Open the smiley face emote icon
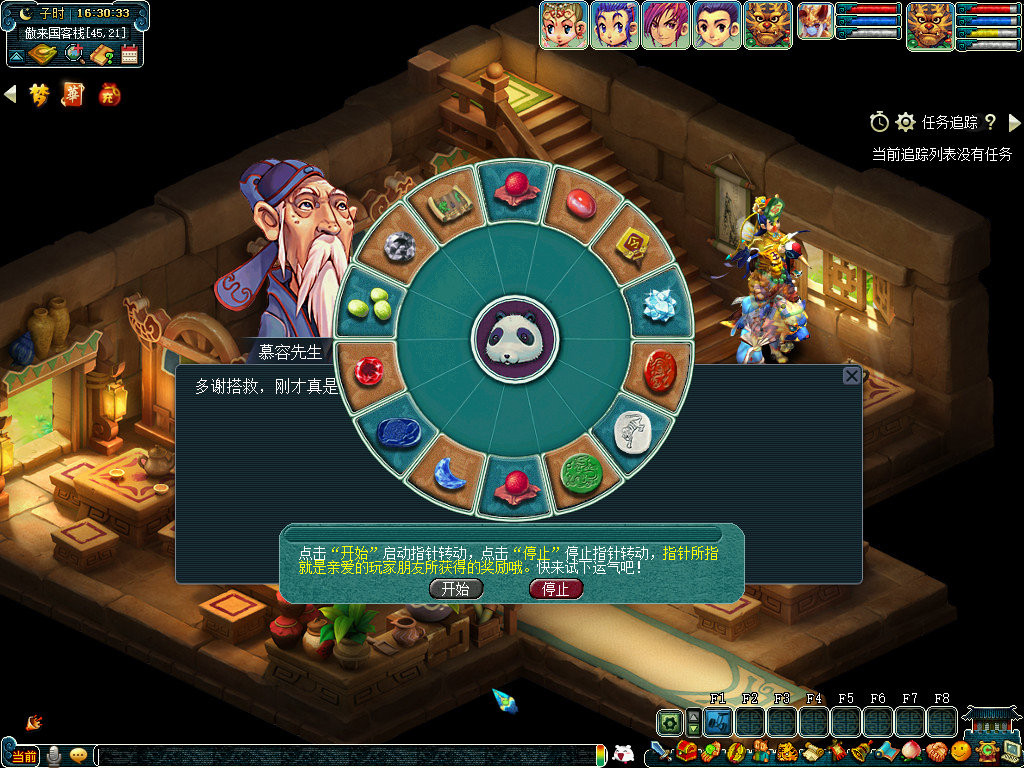 tap(961, 750)
